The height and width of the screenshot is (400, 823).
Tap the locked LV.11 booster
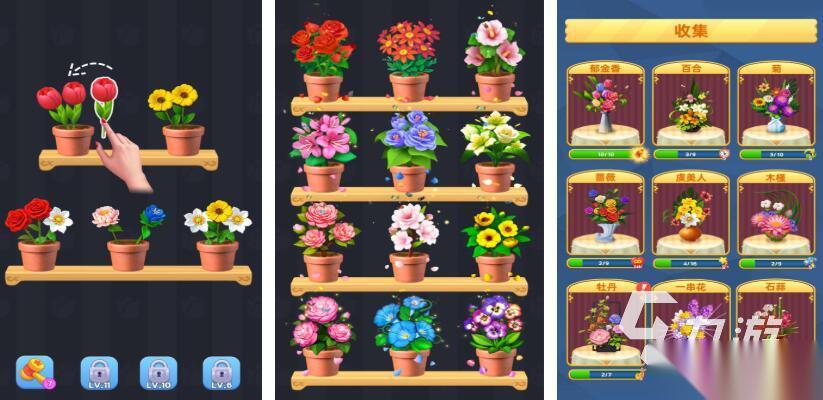[97, 371]
